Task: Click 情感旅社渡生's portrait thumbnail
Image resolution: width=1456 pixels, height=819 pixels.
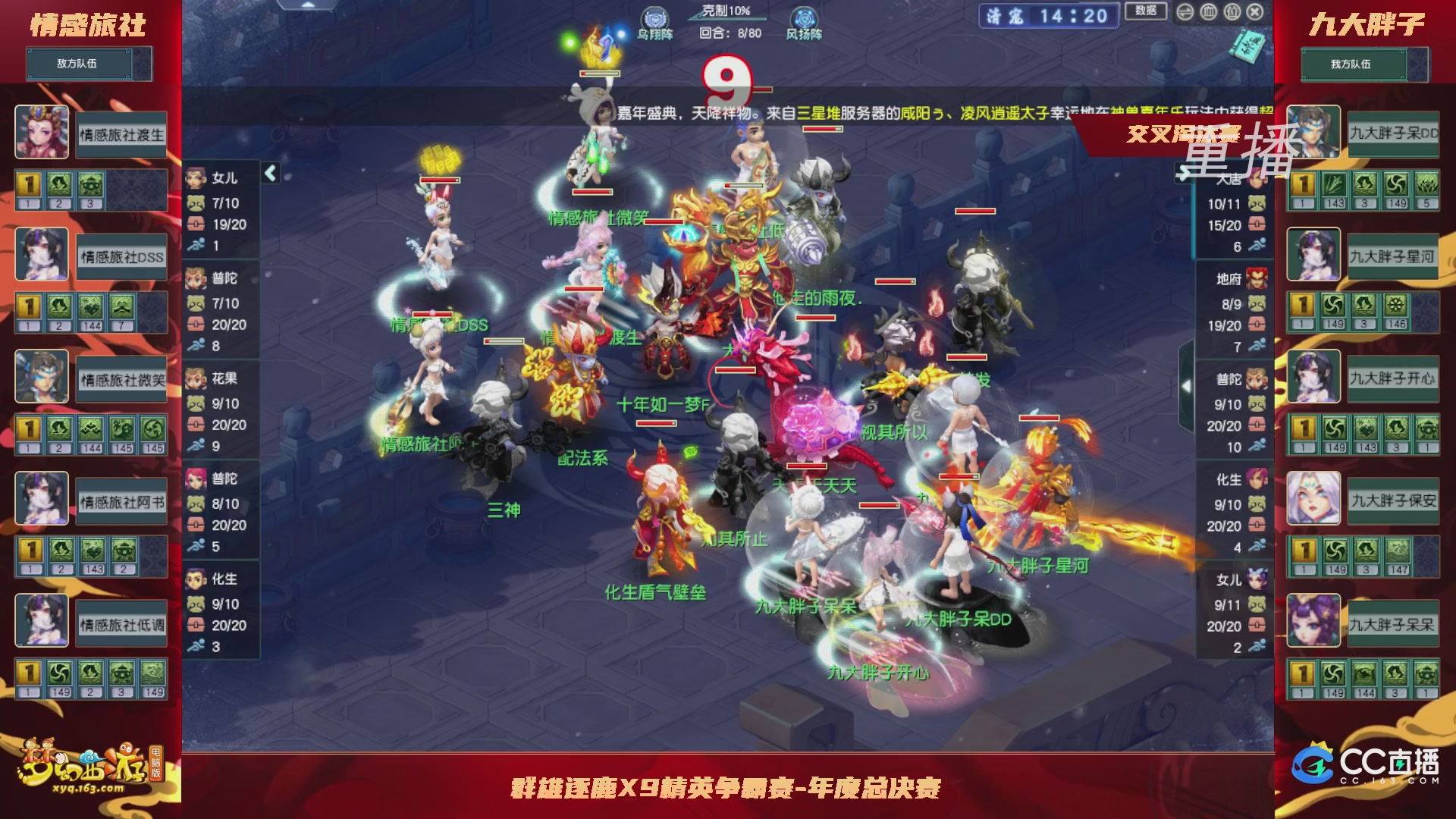Action: 42,132
